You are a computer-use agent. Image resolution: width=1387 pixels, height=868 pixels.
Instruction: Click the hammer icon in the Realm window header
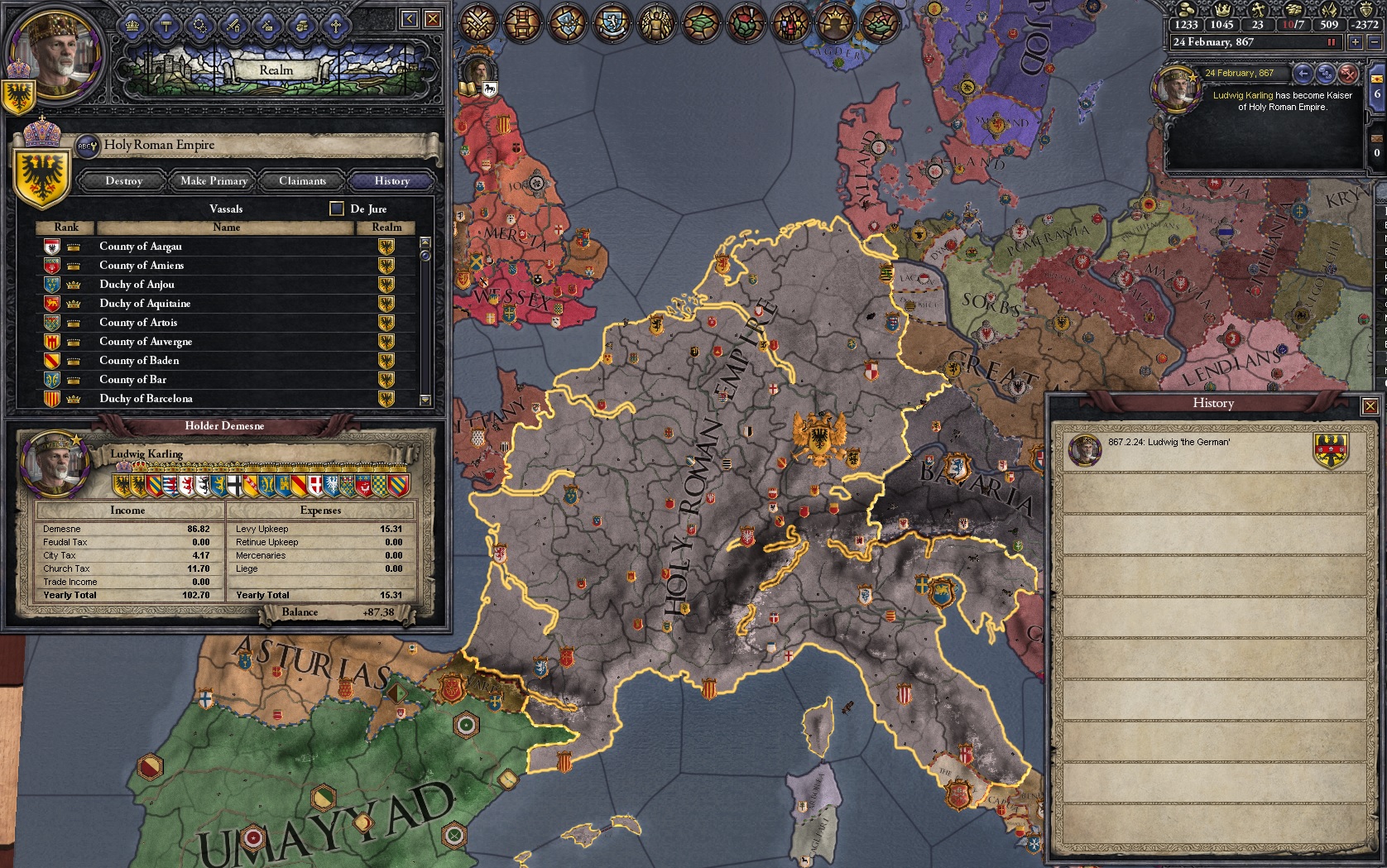pos(166,26)
